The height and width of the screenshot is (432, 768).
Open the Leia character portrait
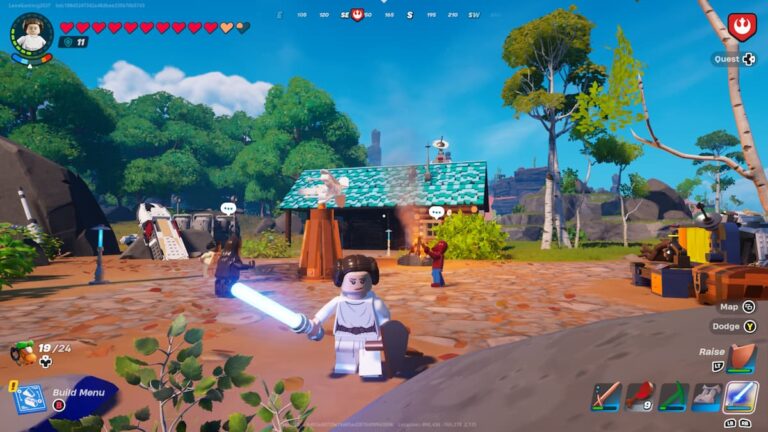coord(32,33)
